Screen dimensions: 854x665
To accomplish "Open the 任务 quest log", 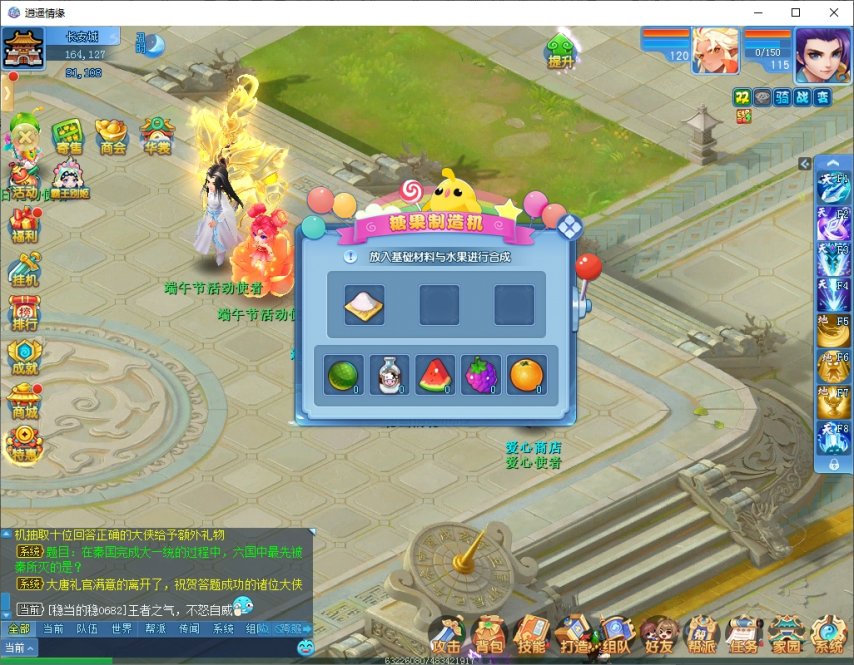I will (x=743, y=633).
